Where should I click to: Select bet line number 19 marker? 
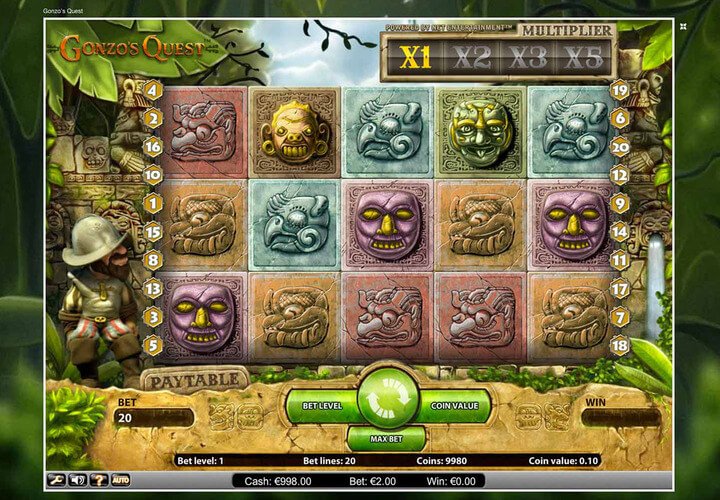(619, 89)
